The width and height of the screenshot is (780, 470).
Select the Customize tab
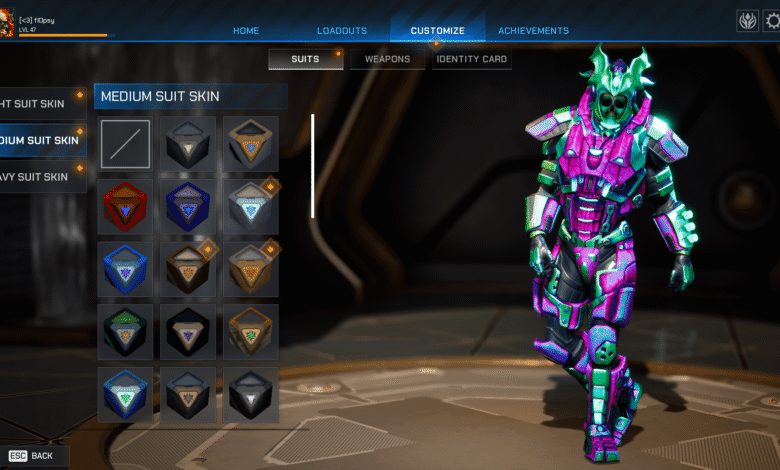tap(437, 31)
